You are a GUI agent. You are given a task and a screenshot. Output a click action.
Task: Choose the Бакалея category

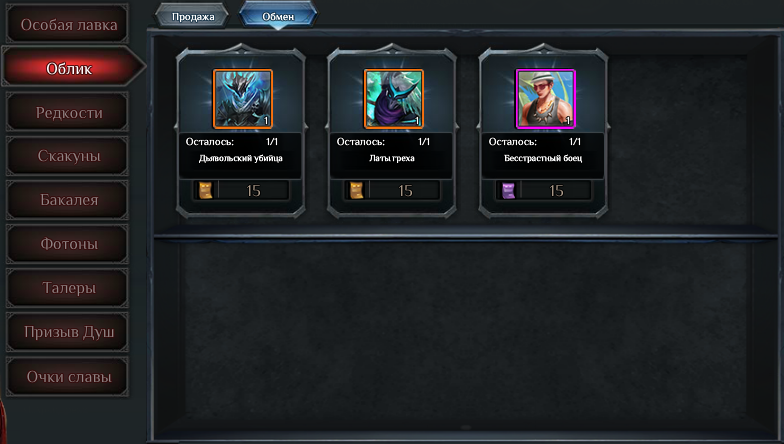[68, 201]
